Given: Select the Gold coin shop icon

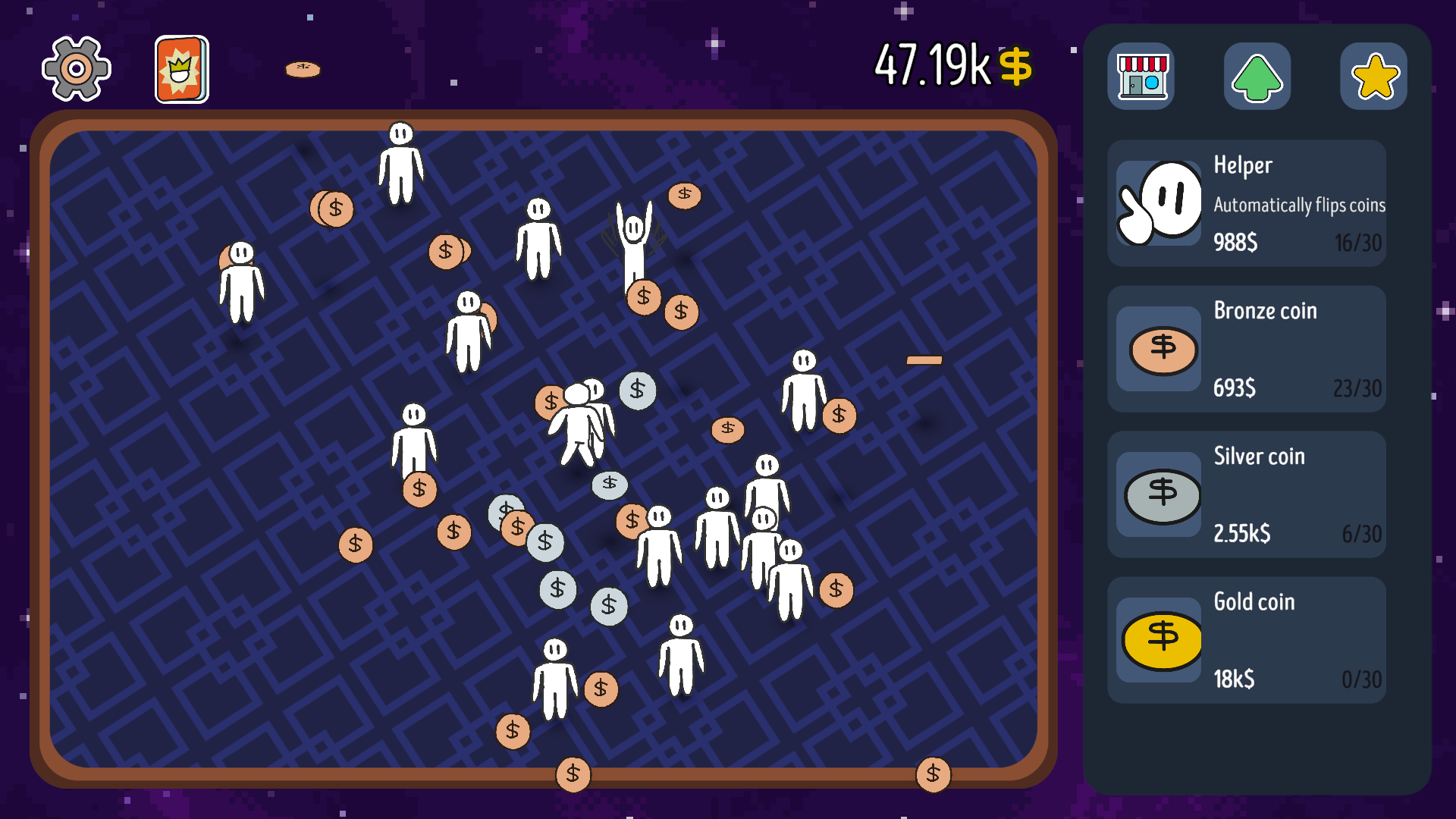Looking at the screenshot, I should 1160,641.
